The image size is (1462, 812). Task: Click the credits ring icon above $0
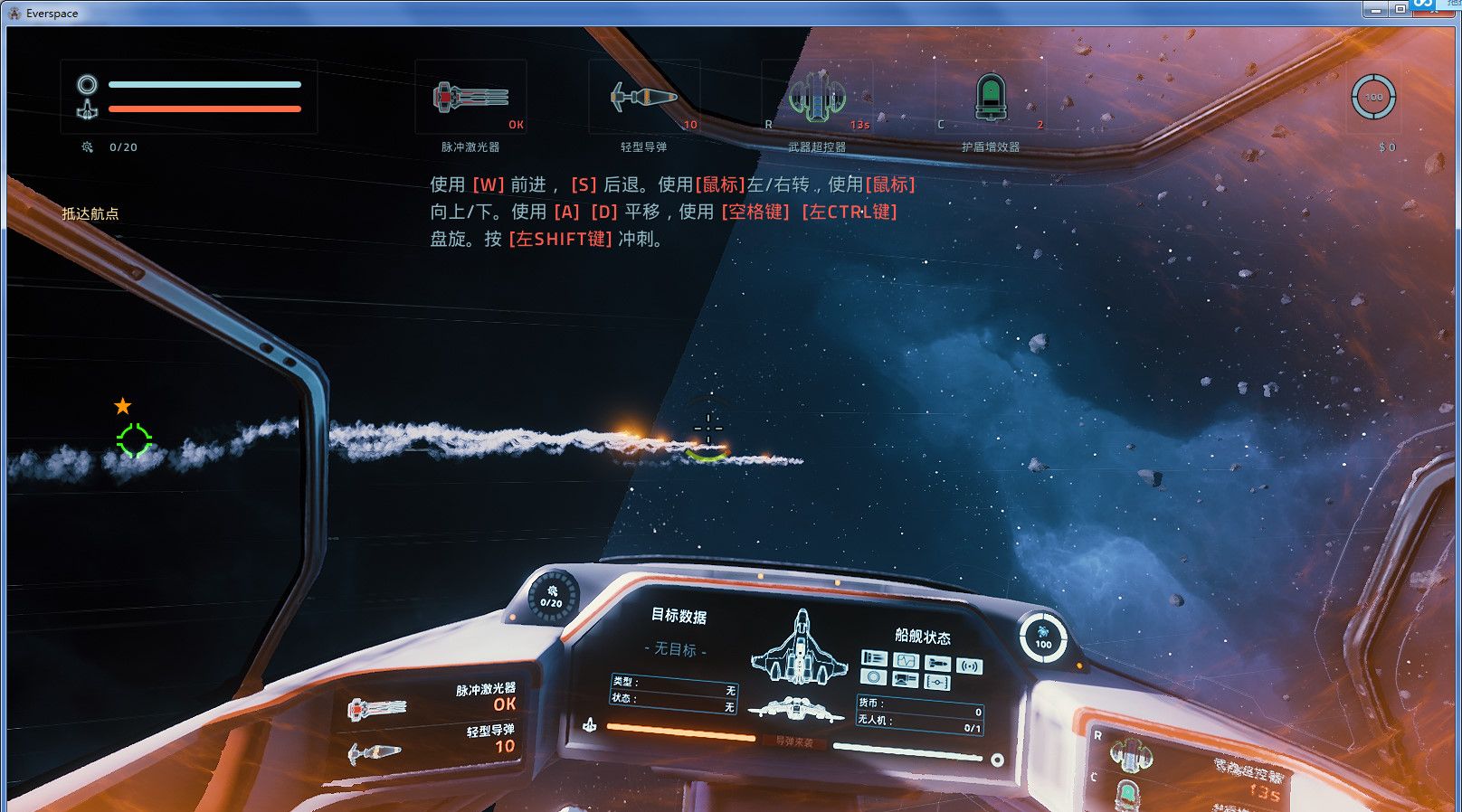click(1373, 97)
